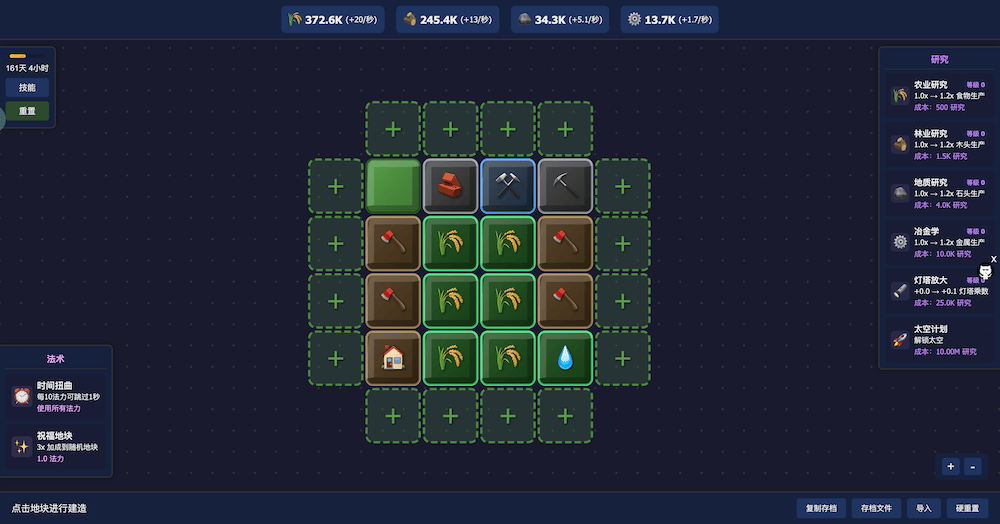Select the empty bright green grass tile
Screen dimensions: 1000x524
(x=393, y=186)
